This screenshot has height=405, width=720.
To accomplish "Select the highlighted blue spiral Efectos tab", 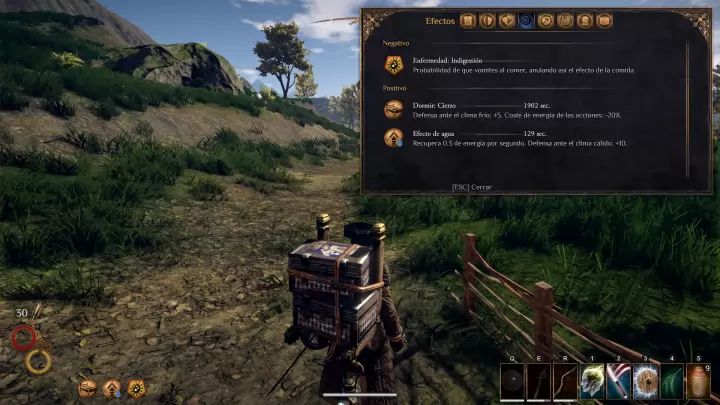I will click(526, 20).
